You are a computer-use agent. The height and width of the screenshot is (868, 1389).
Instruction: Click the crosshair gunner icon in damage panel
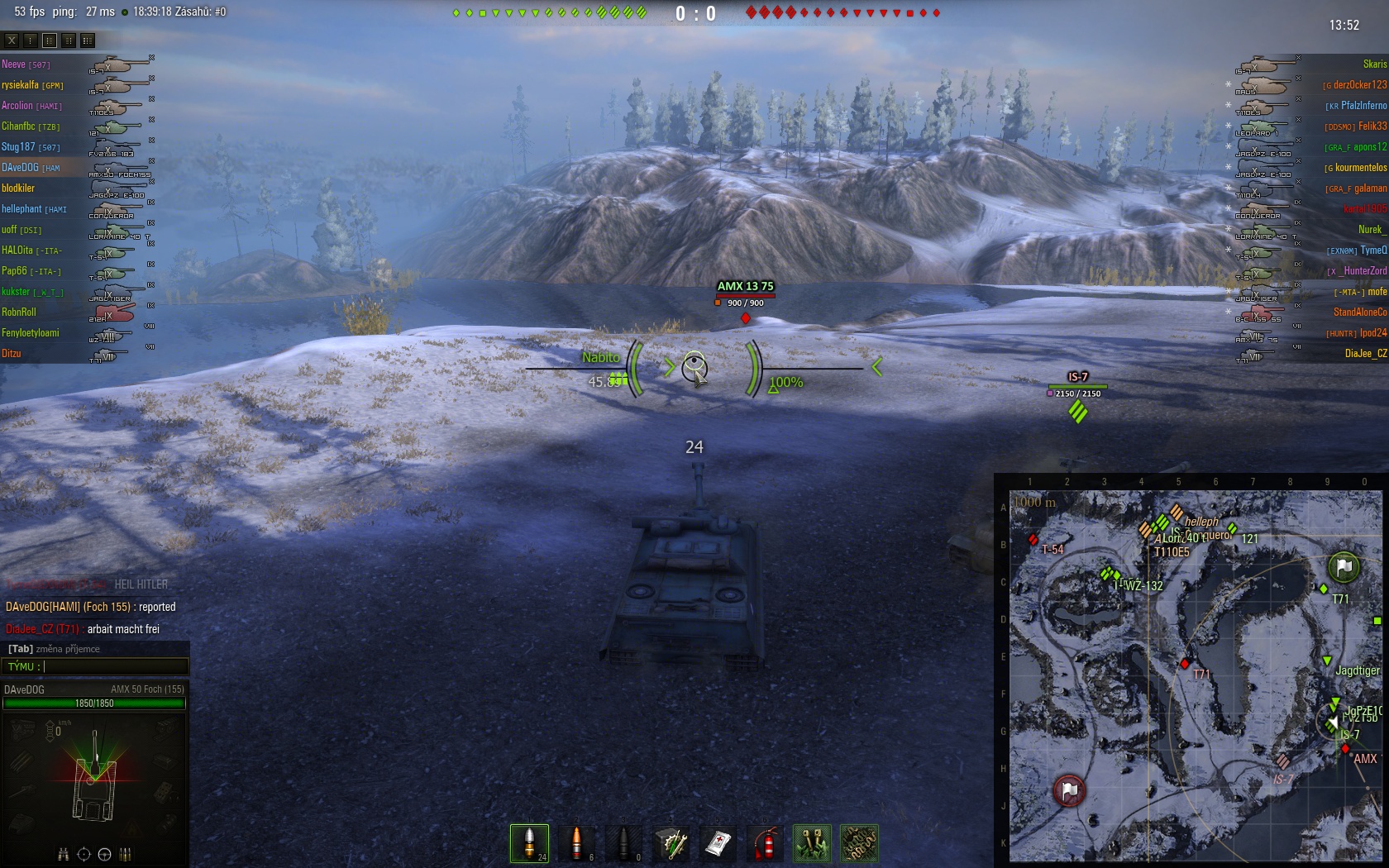84,854
